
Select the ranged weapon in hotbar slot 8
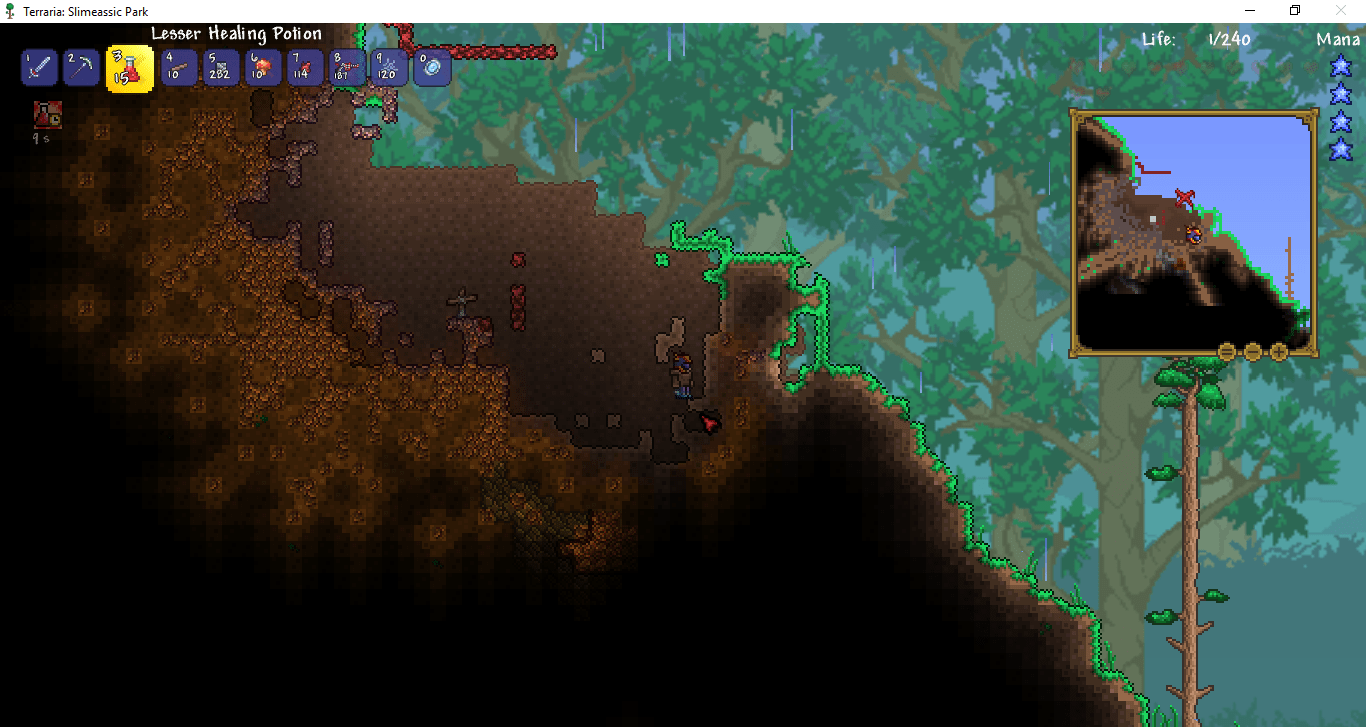(x=347, y=67)
